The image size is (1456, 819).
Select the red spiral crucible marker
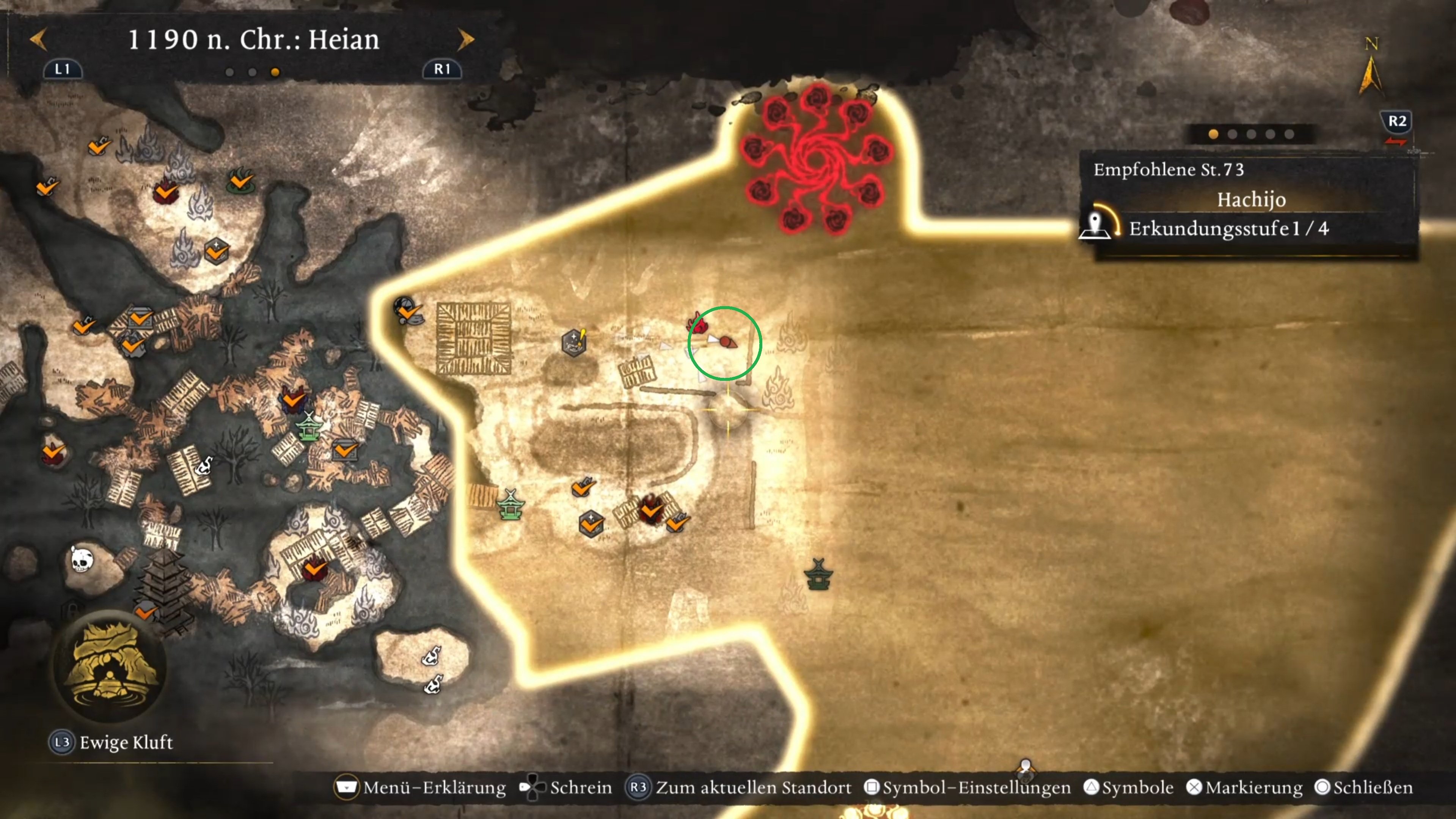816,157
